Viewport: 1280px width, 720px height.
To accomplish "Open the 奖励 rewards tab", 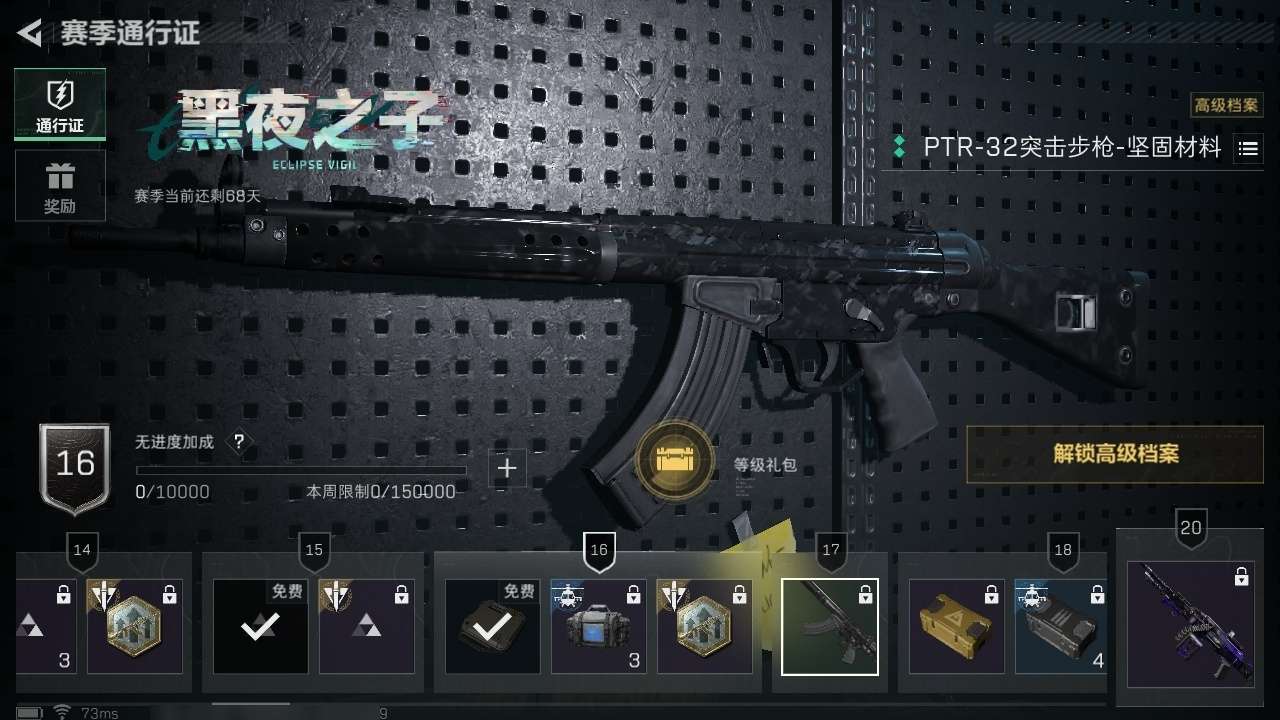I will 60,186.
